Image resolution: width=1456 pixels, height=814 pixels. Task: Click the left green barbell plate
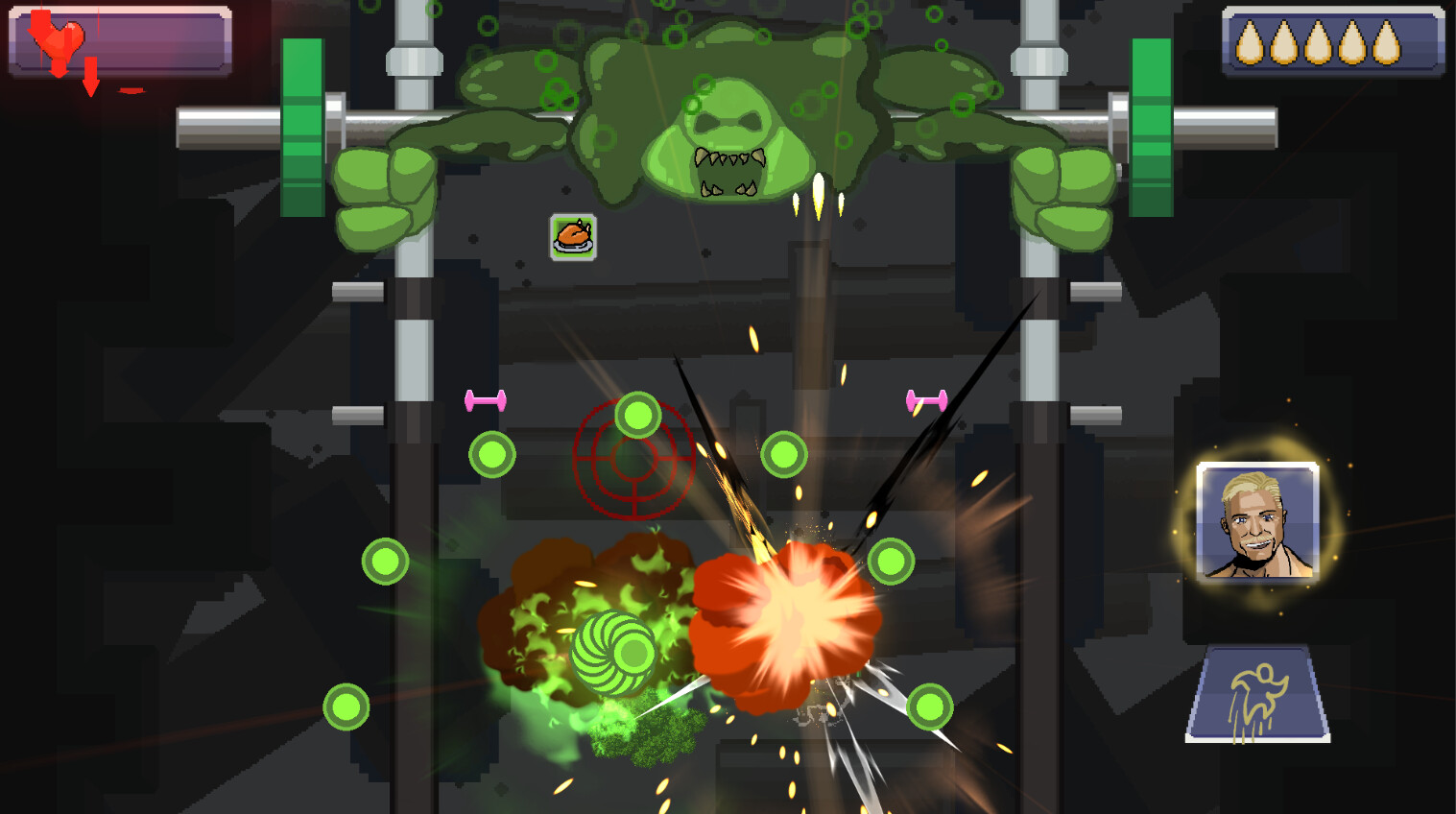(x=302, y=125)
